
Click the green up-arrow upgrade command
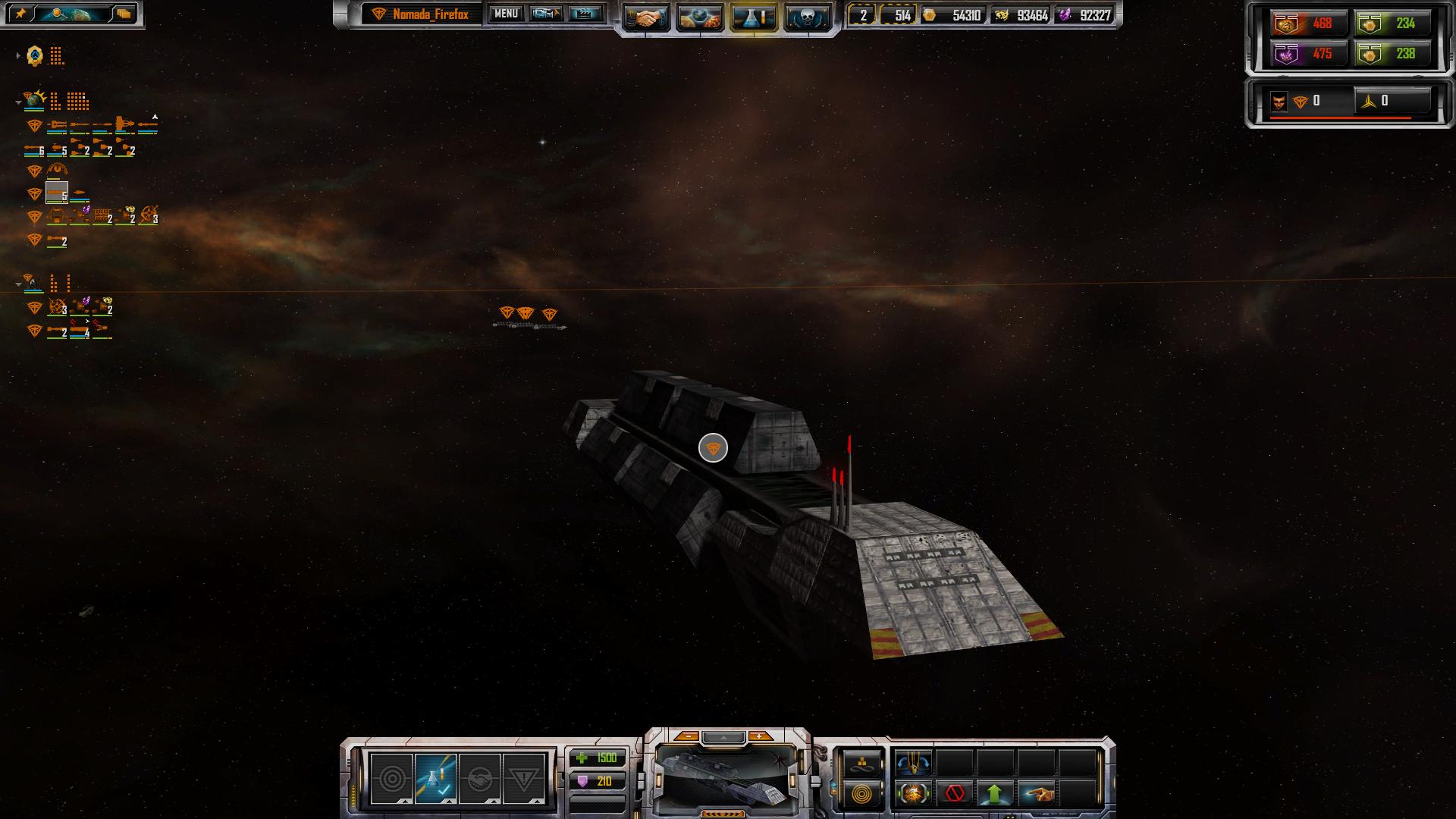point(995,794)
